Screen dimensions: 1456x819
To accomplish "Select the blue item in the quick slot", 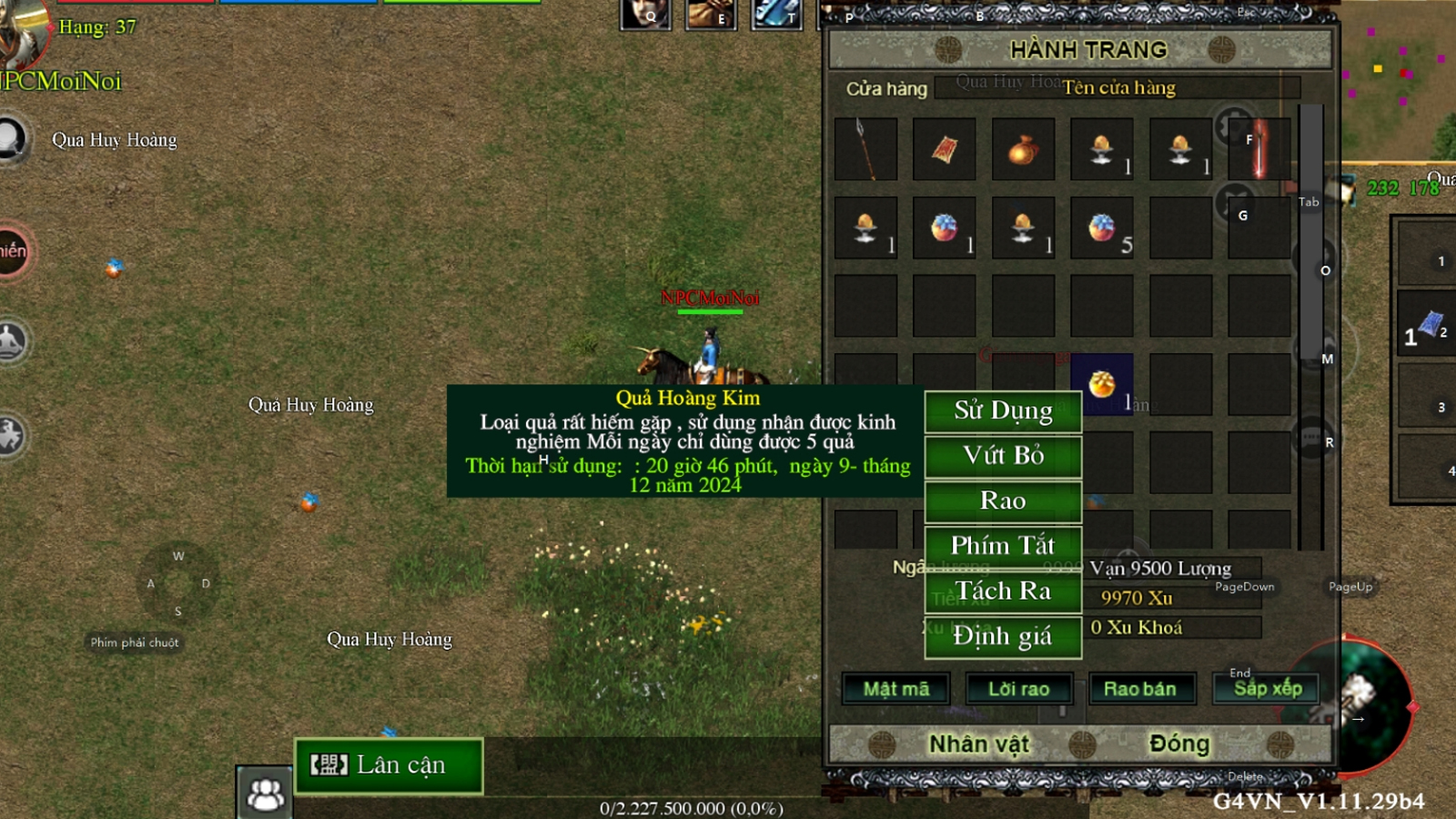I will pos(1430,325).
